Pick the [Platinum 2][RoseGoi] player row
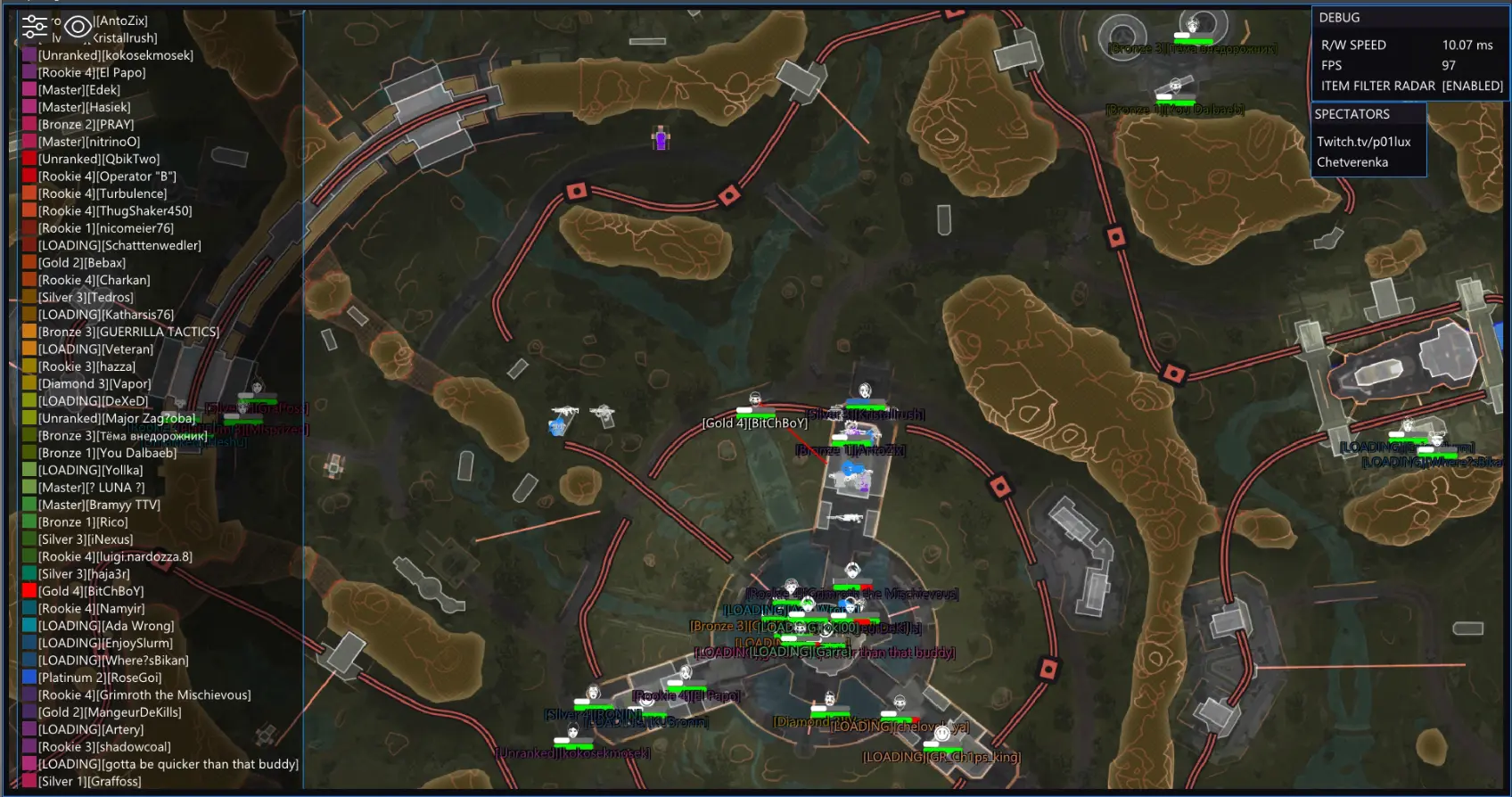1512x797 pixels. click(99, 678)
